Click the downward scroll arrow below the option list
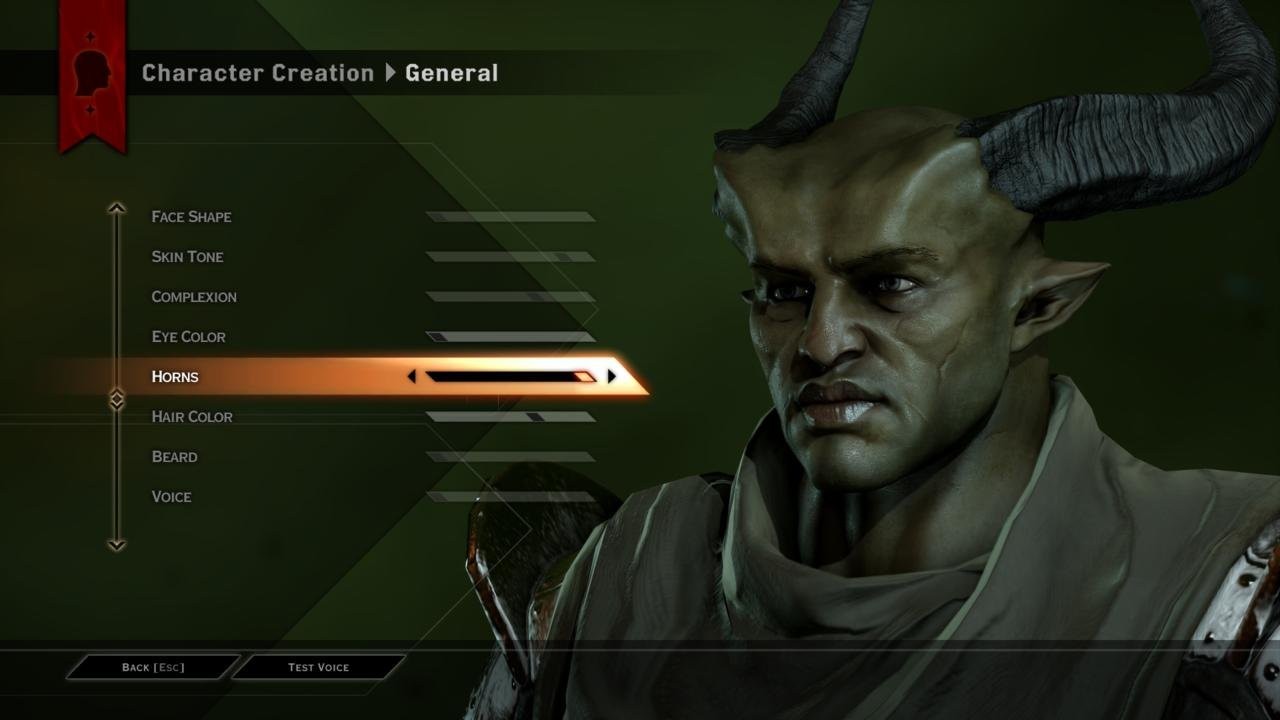The height and width of the screenshot is (720, 1280). point(116,546)
